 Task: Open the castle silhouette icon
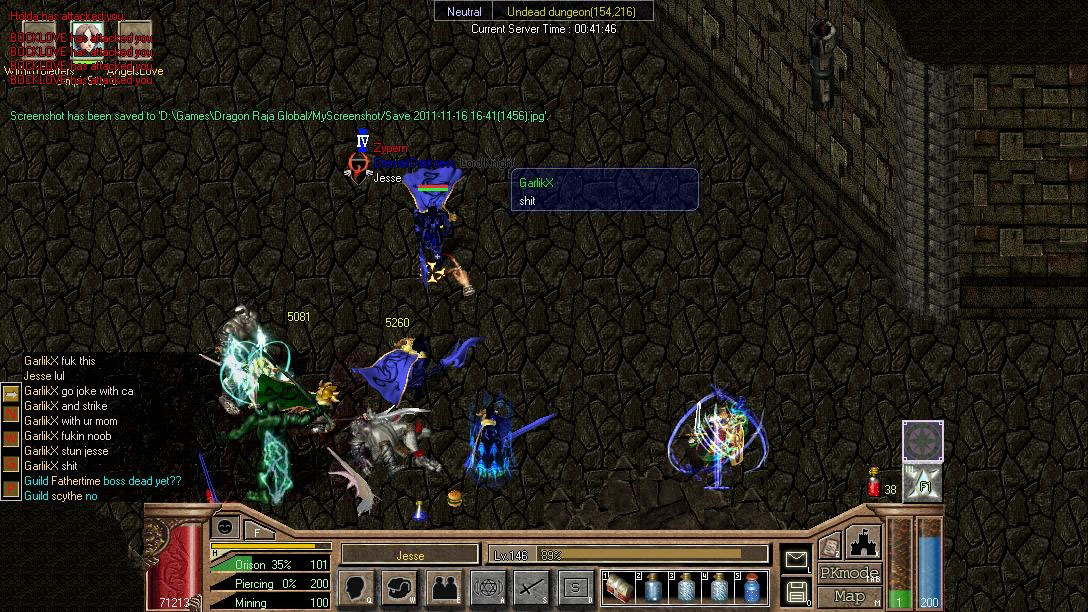click(x=863, y=543)
